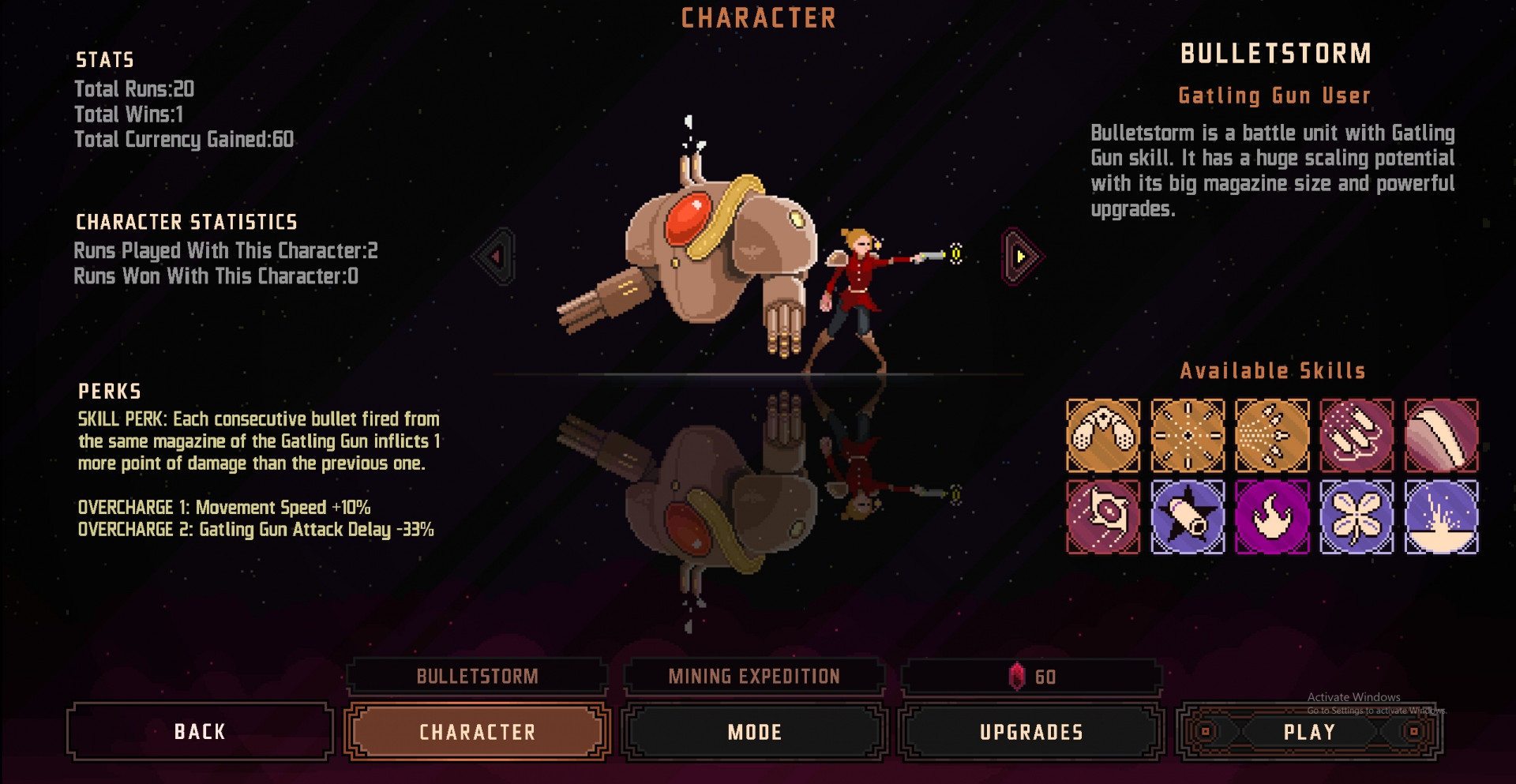1516x784 pixels.
Task: Select the spread bullets skill icon
Action: 1272,435
